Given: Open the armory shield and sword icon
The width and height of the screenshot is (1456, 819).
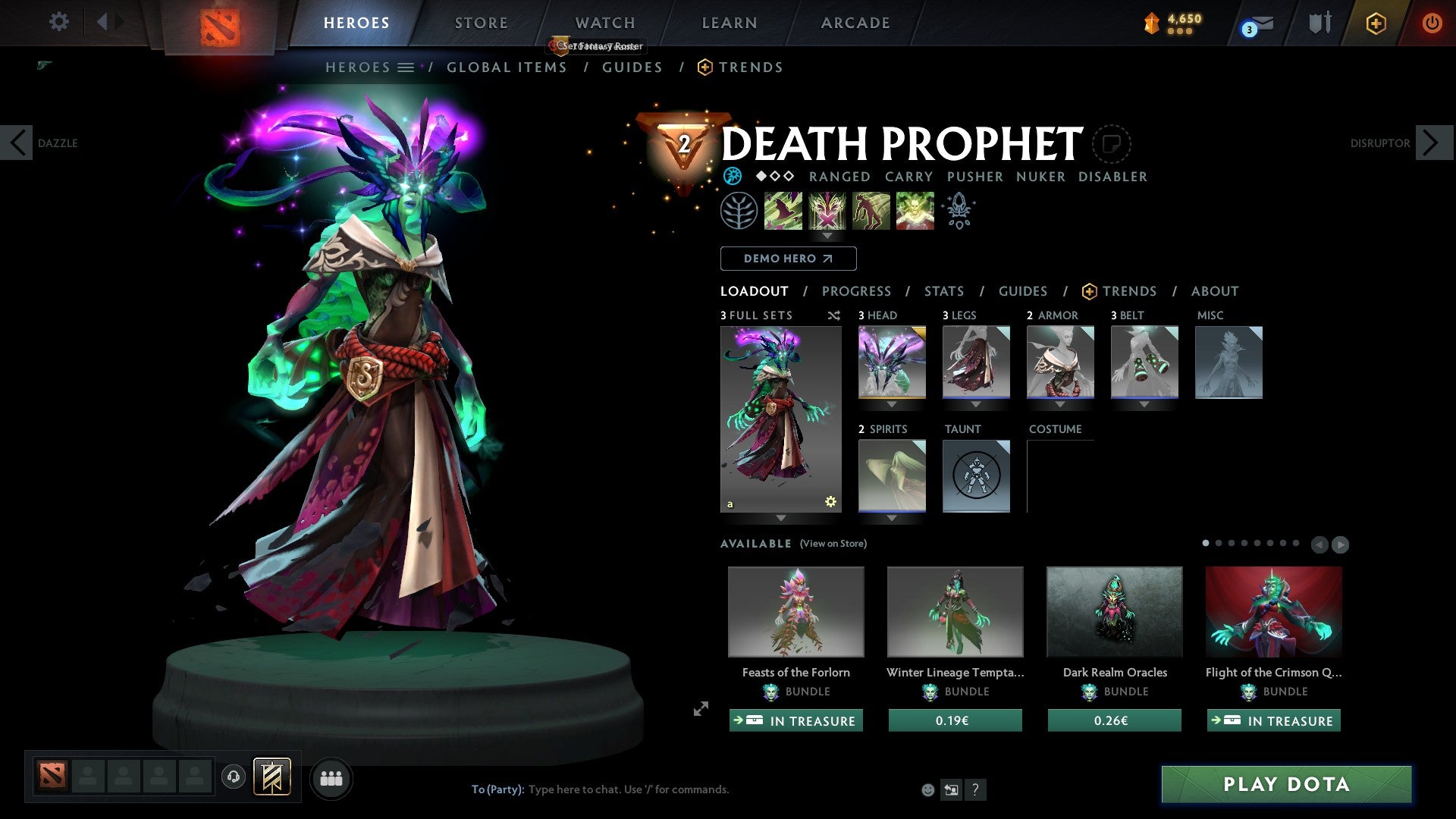Looking at the screenshot, I should click(x=1318, y=22).
